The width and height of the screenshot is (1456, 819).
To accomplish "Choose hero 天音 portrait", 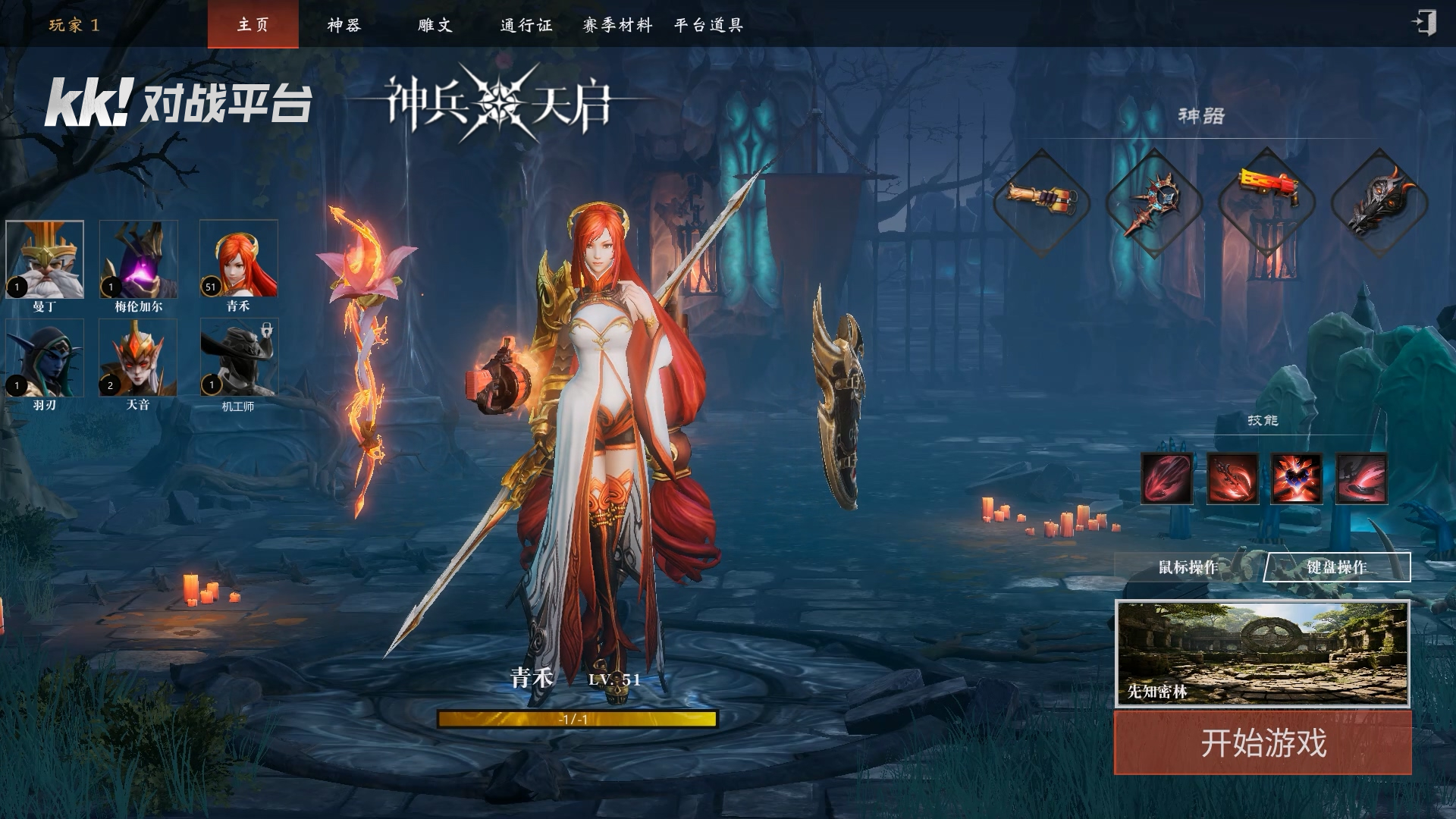I will coord(138,358).
